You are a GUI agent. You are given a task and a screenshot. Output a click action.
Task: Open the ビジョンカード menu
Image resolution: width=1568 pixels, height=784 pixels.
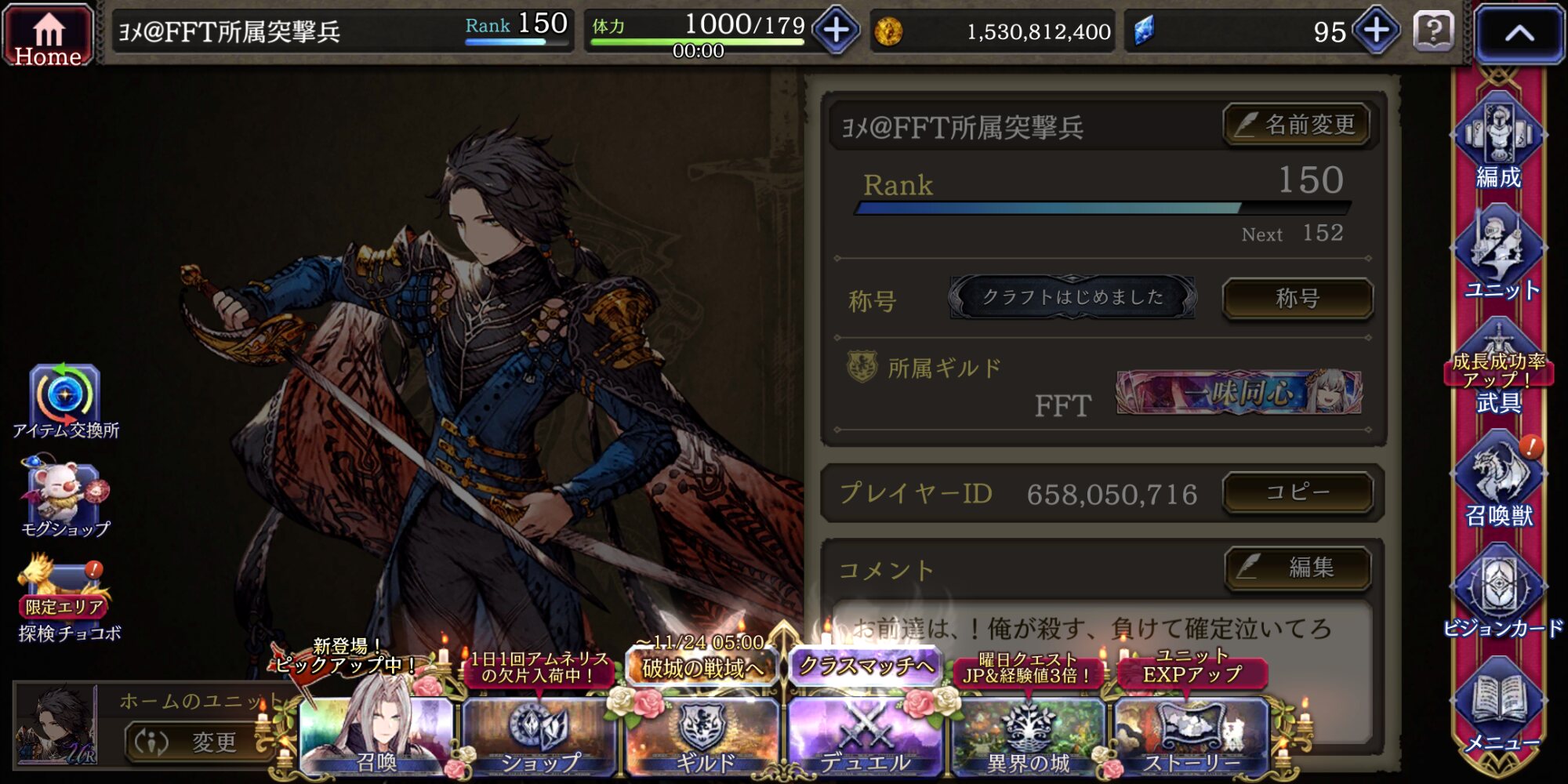coord(1500,596)
